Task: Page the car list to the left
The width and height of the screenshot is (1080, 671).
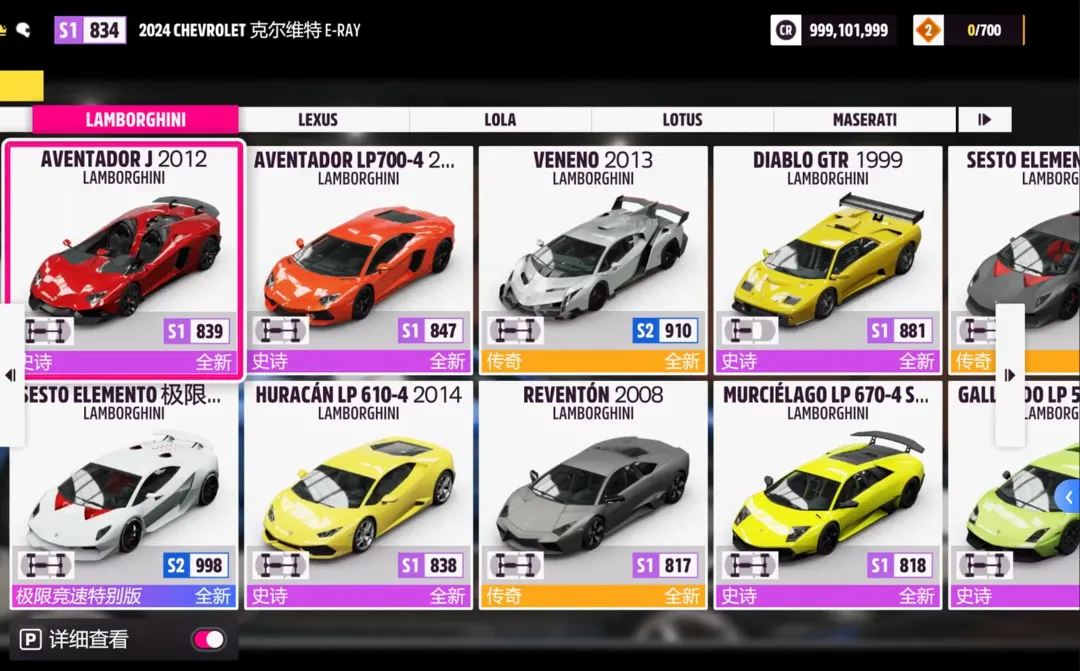Action: click(x=10, y=375)
